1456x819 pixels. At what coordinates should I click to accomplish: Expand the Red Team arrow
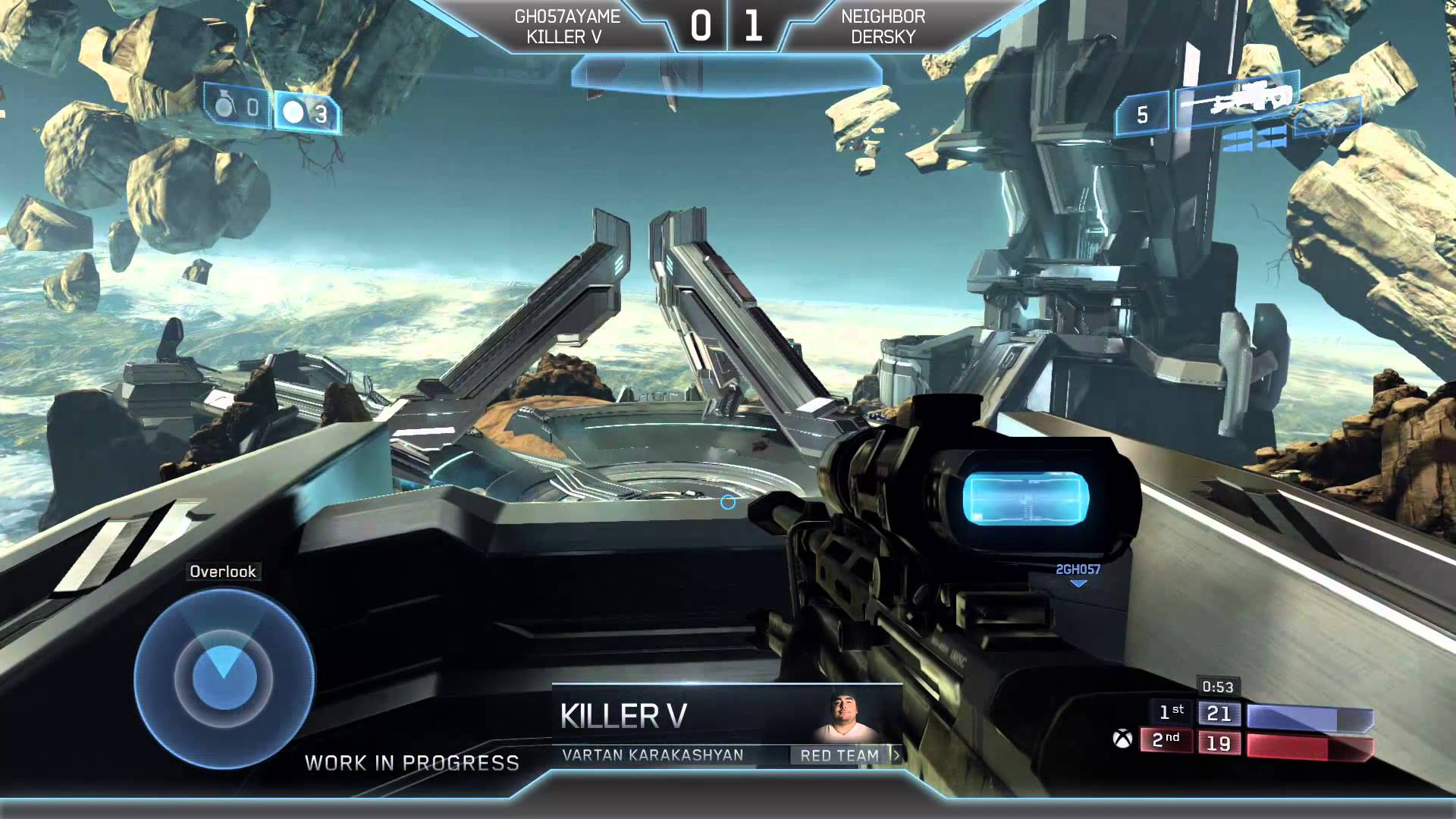896,755
